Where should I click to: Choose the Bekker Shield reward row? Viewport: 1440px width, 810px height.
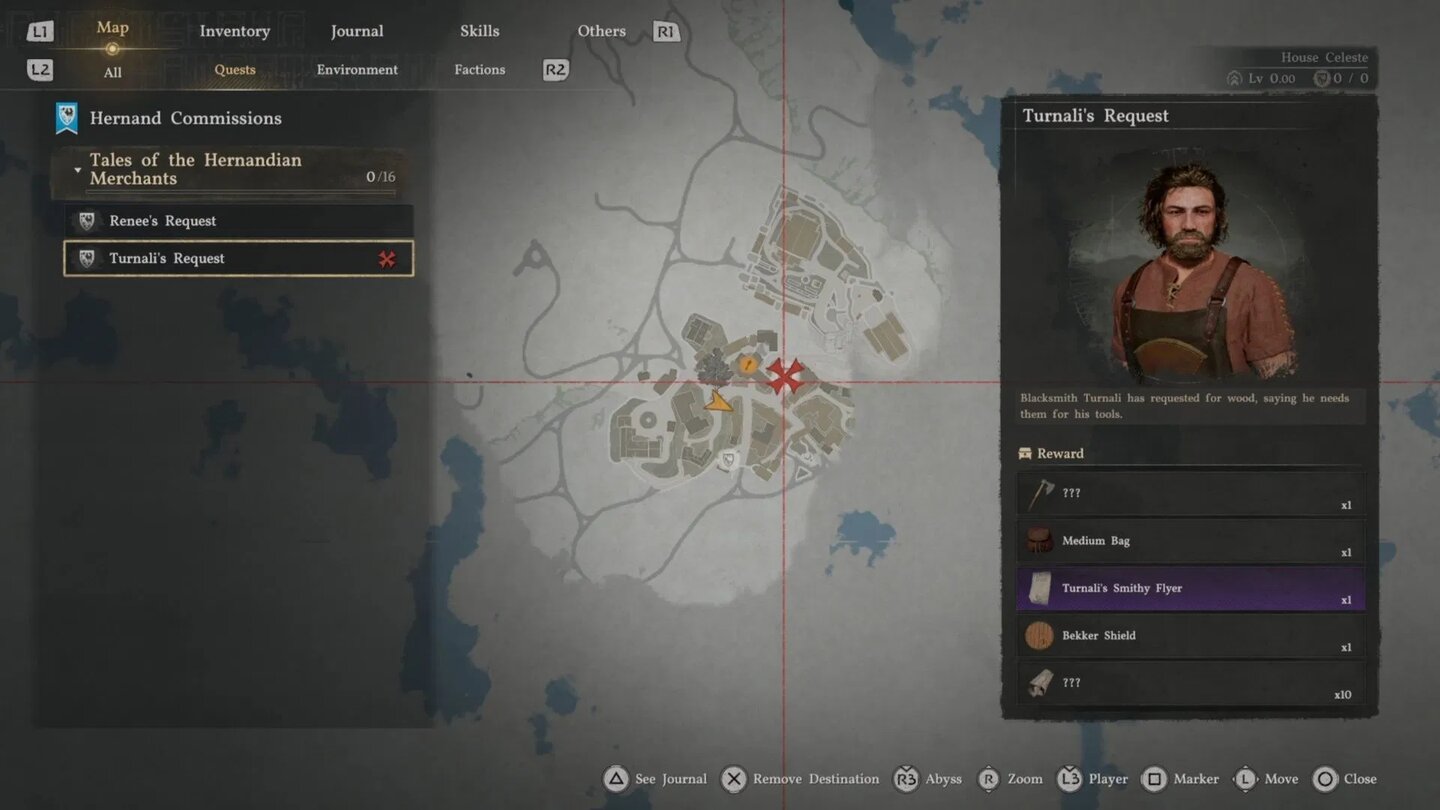pyautogui.click(x=1190, y=636)
